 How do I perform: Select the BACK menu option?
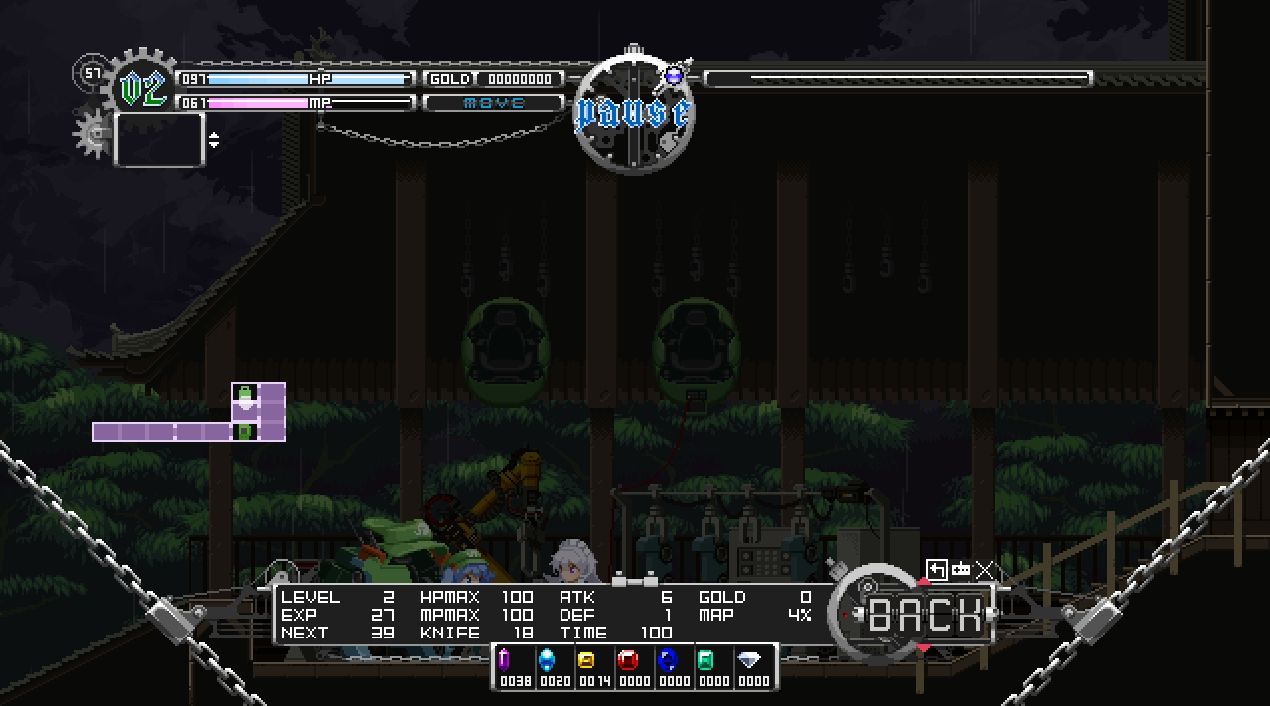point(925,614)
